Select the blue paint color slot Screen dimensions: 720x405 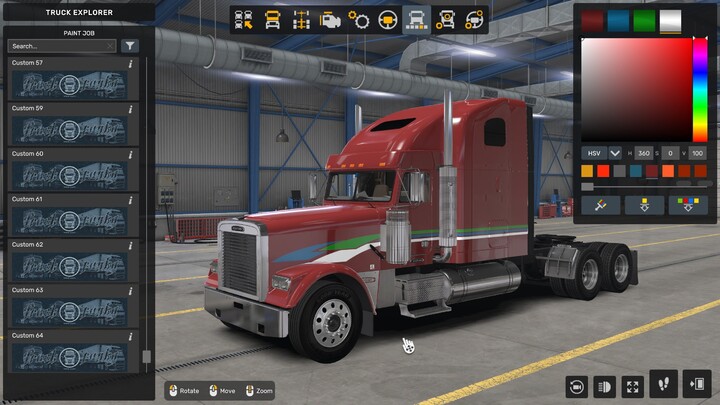pyautogui.click(x=618, y=20)
